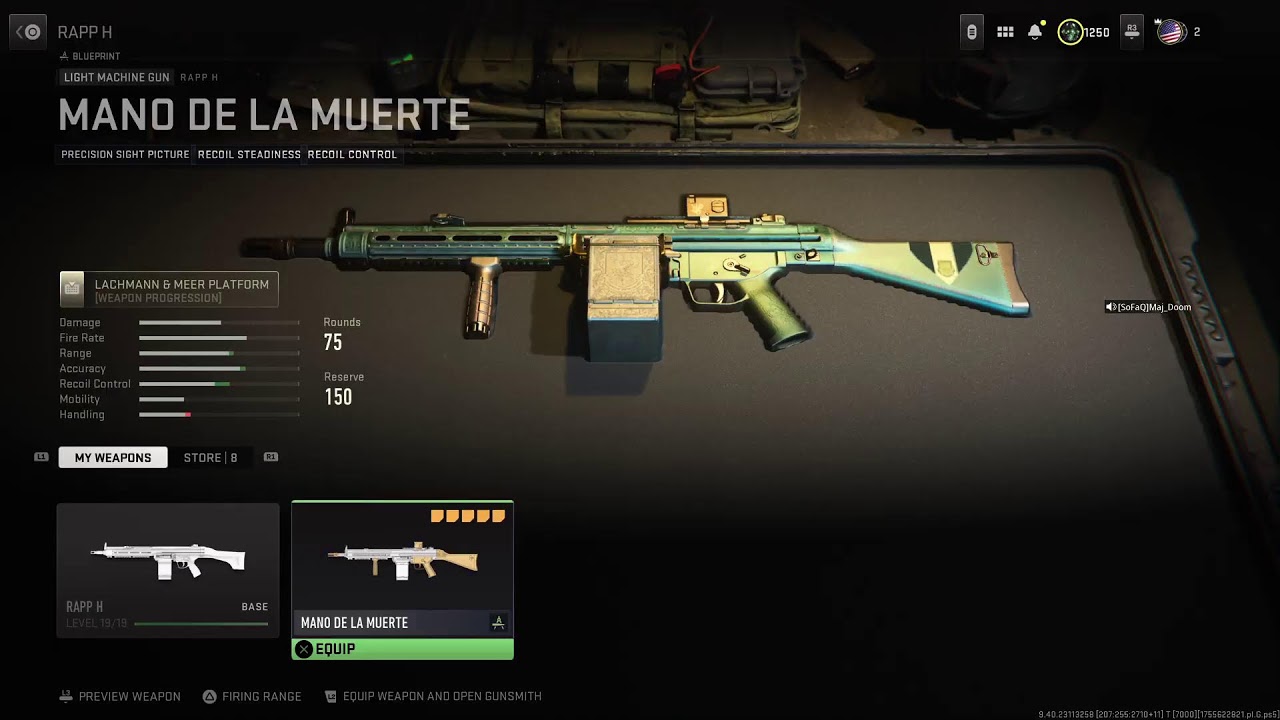The image size is (1280, 720).
Task: Go back using the top-left arrow button
Action: tap(28, 32)
